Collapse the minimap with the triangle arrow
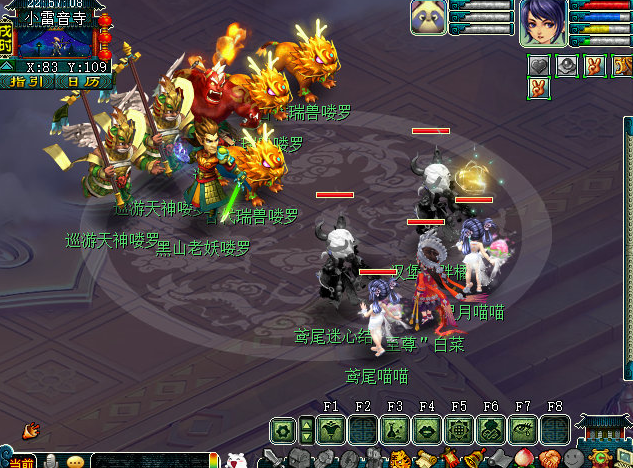Screen dimensions: 633x468 click(x=7, y=66)
